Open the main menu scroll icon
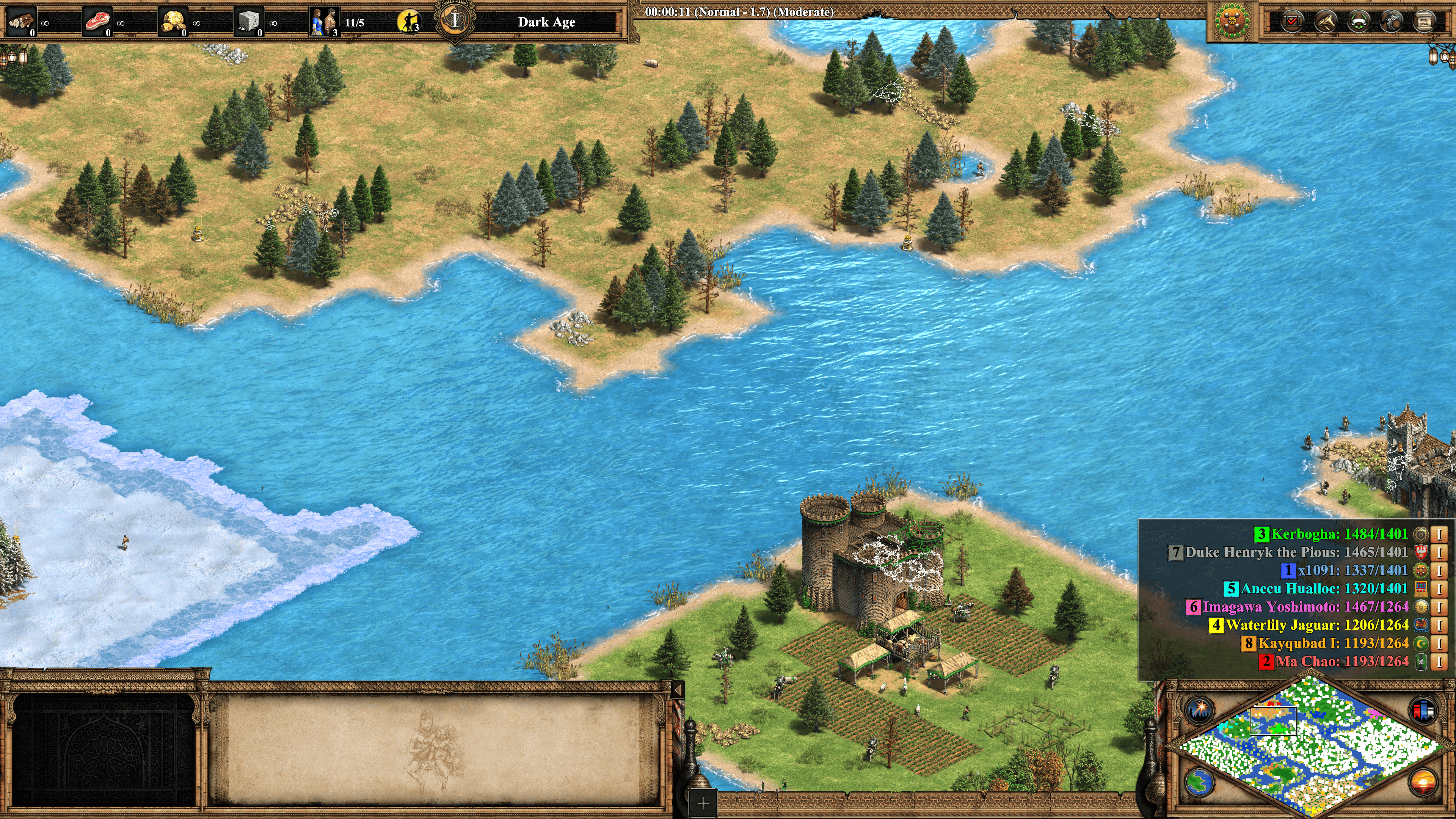Screen dimensions: 1456x819 click(x=1424, y=22)
